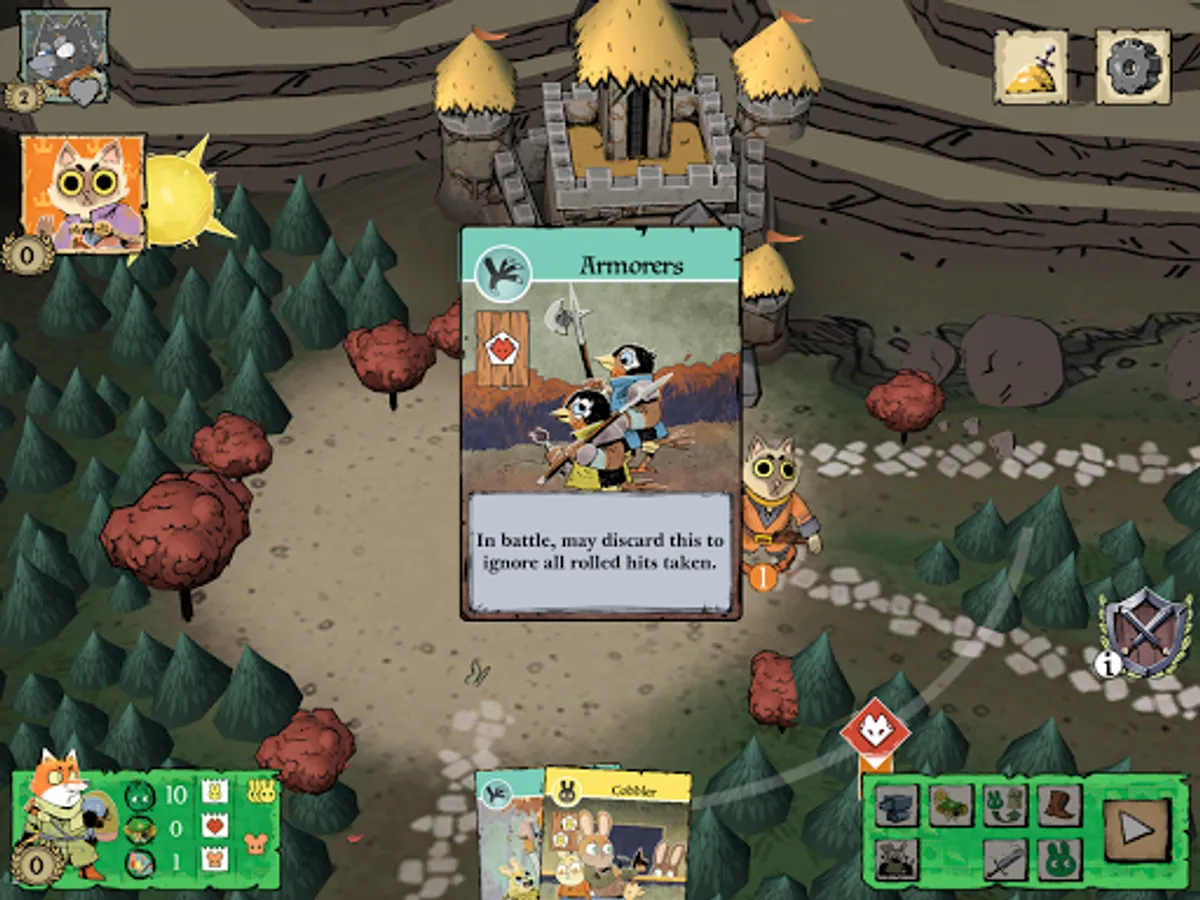View the orange cat player portrait

[x=83, y=192]
